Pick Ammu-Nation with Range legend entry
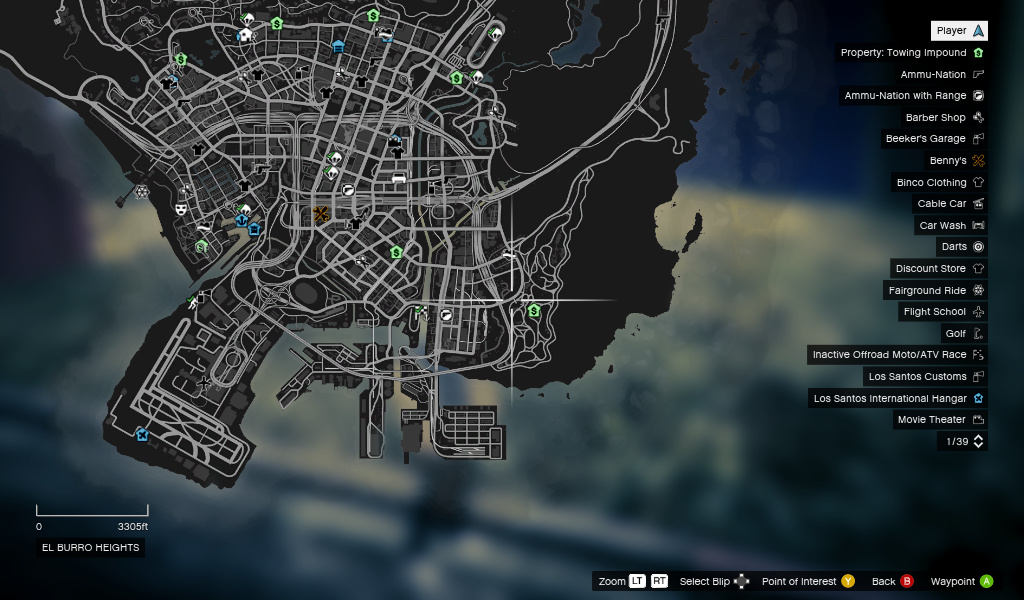The width and height of the screenshot is (1024, 600). point(913,96)
